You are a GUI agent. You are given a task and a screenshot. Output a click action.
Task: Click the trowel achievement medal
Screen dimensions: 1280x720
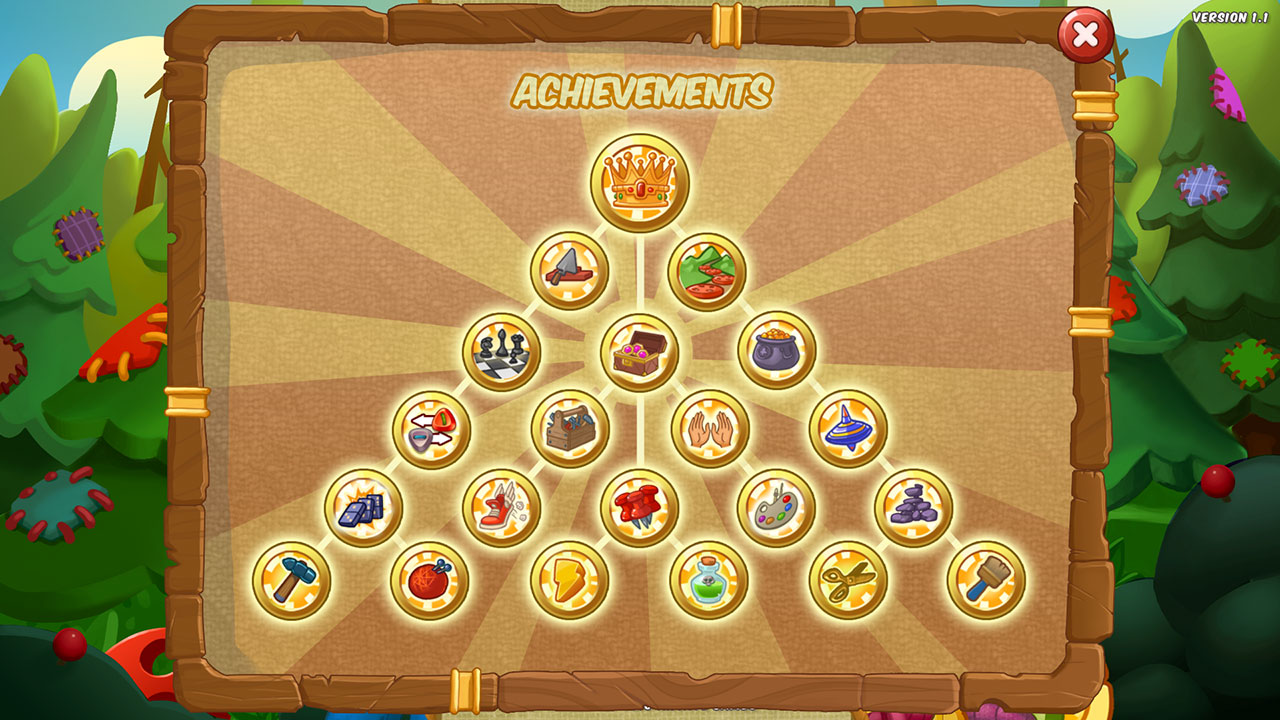[570, 270]
